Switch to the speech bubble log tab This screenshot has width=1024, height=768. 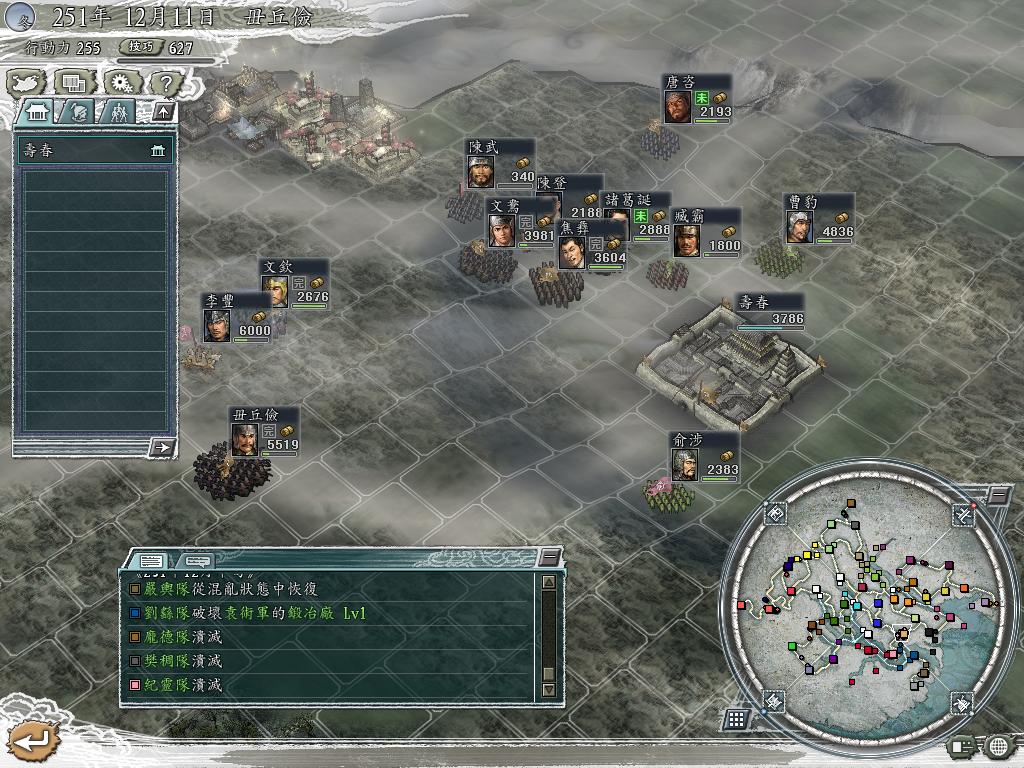(198, 561)
